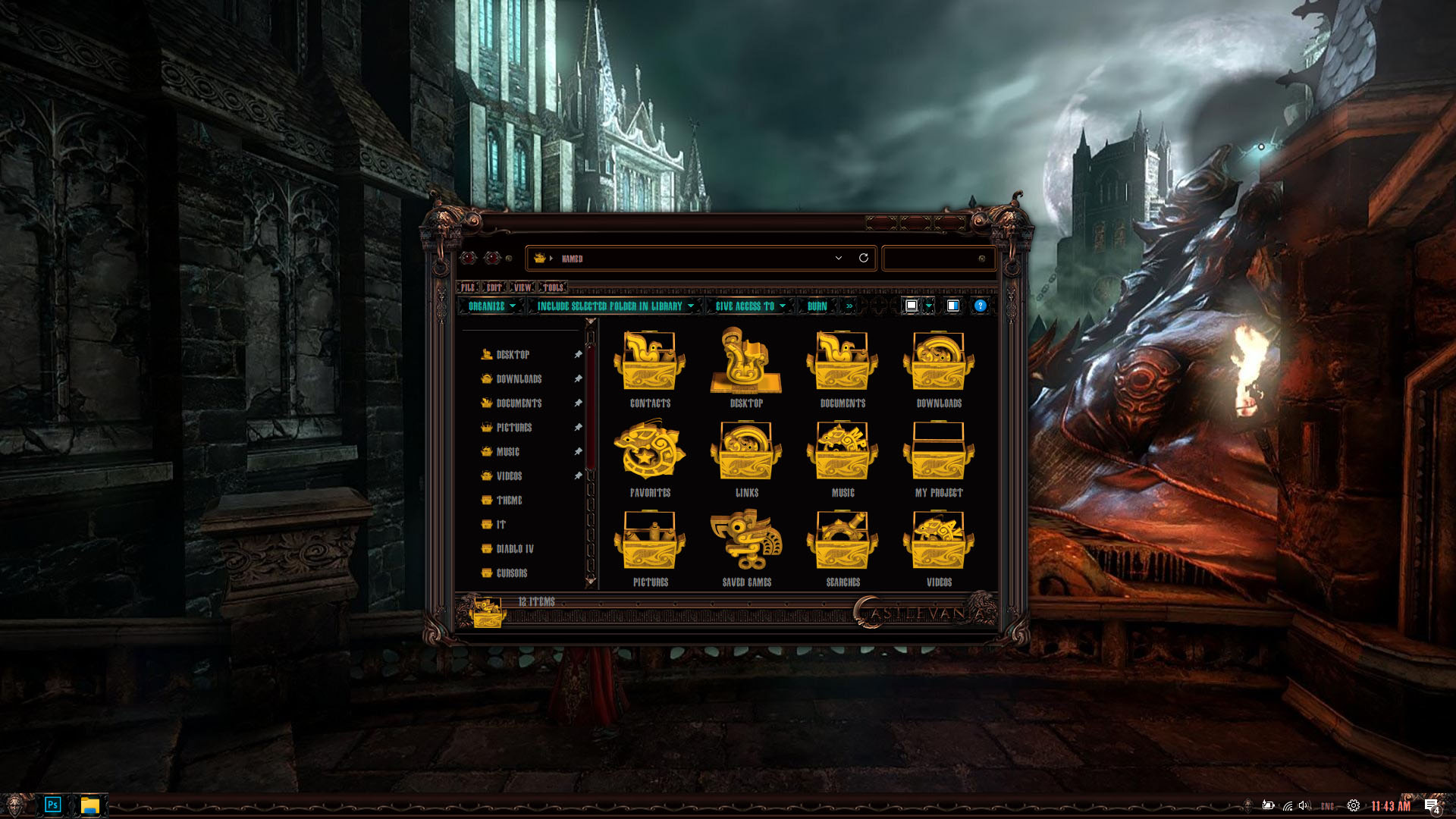Open the Organize dropdown
The image size is (1456, 819).
tap(491, 306)
